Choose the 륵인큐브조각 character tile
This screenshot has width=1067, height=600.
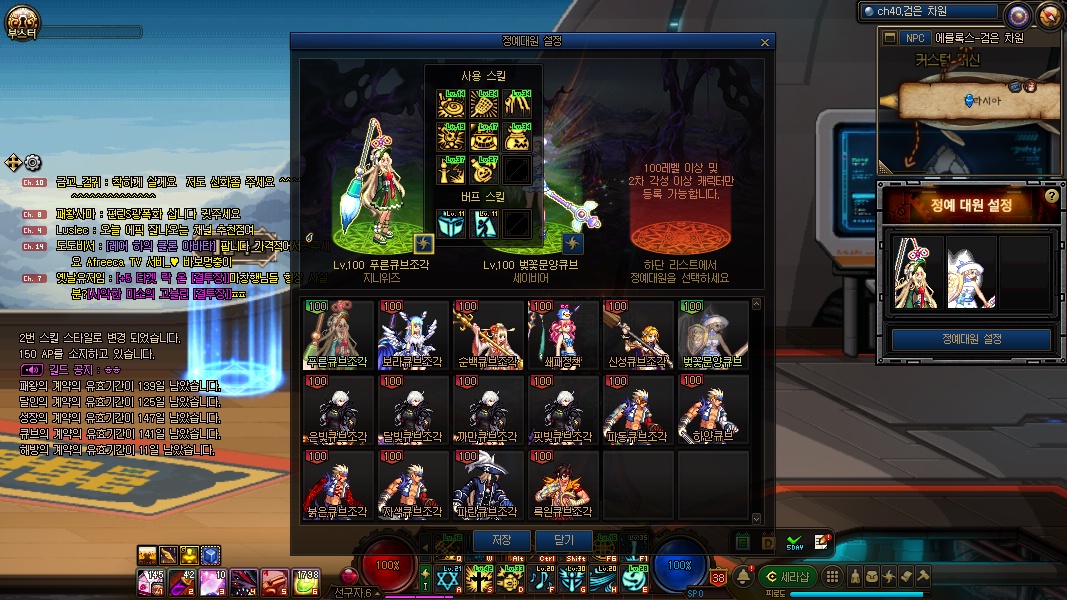coord(563,485)
